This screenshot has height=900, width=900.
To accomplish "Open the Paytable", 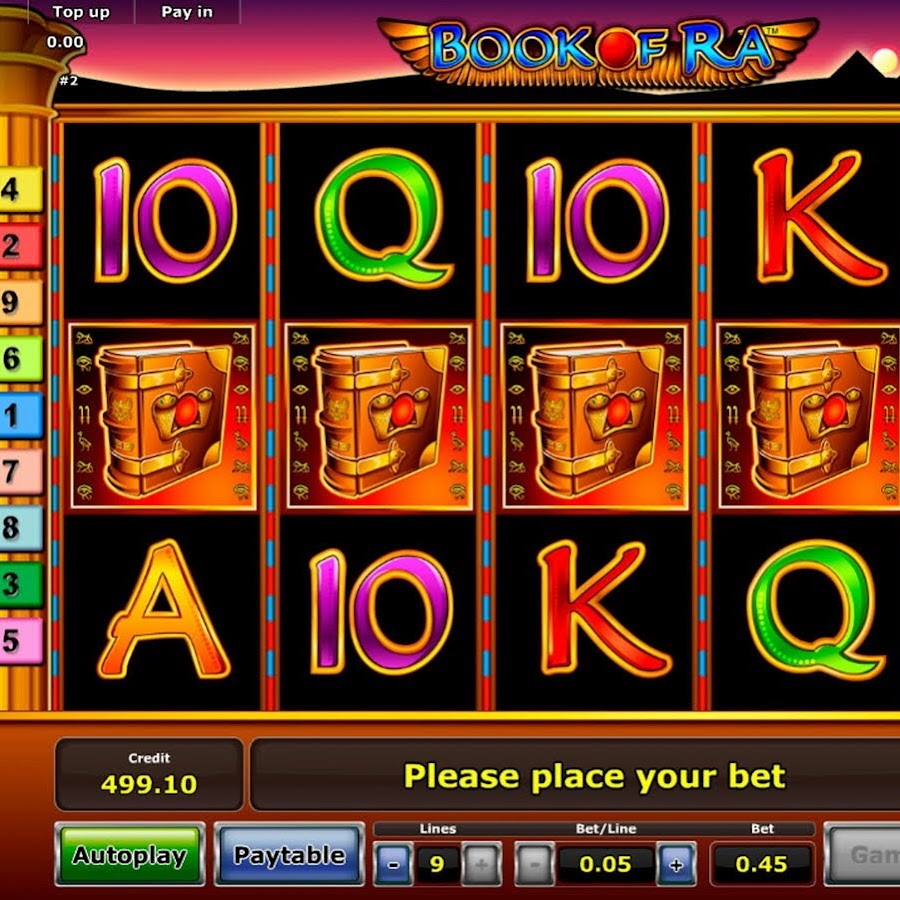I will coord(289,856).
